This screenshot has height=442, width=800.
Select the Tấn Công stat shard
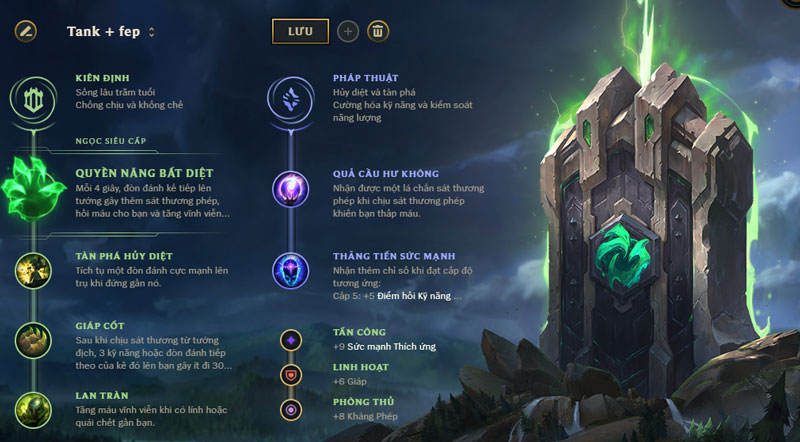click(291, 340)
